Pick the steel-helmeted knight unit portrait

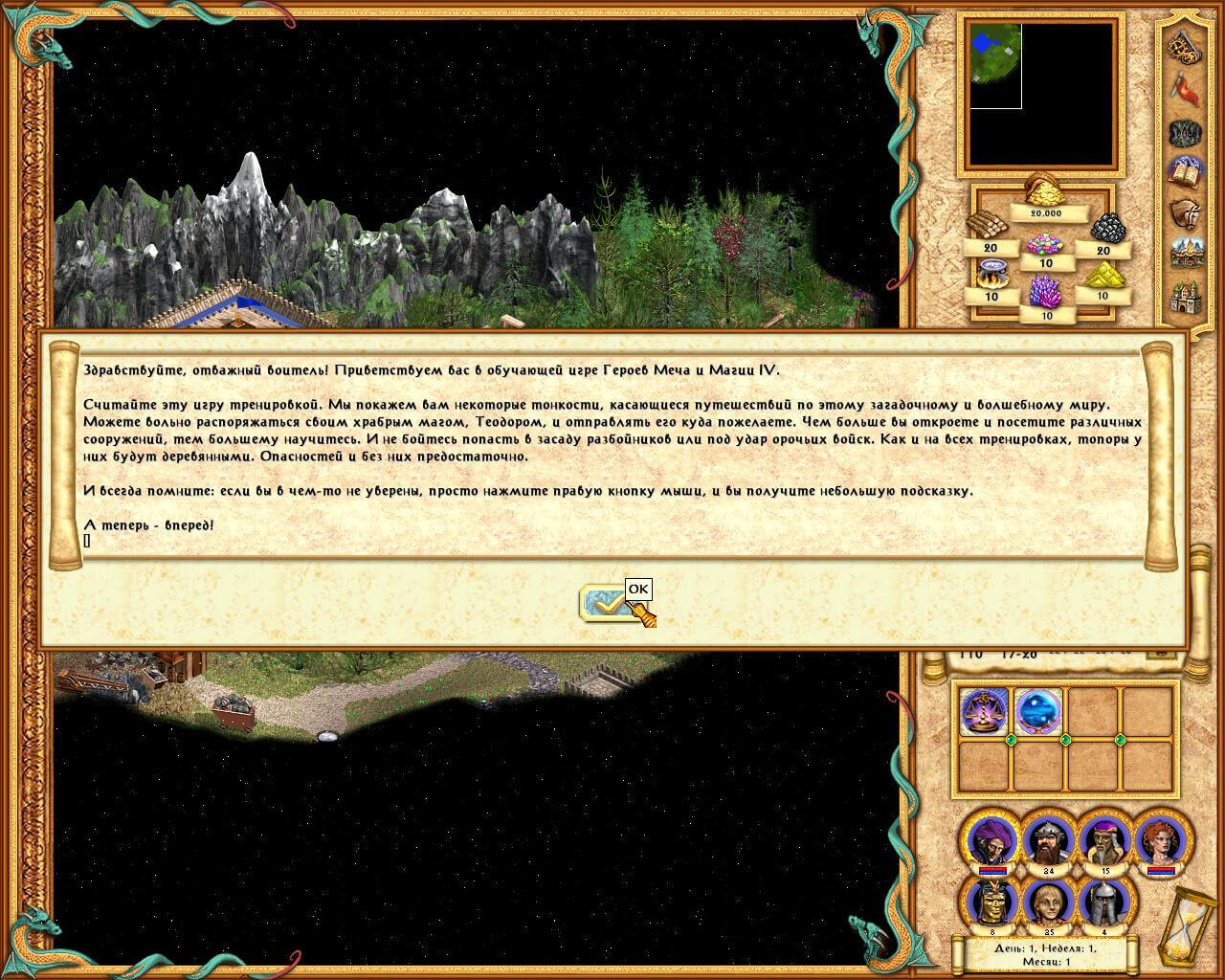tap(1105, 902)
